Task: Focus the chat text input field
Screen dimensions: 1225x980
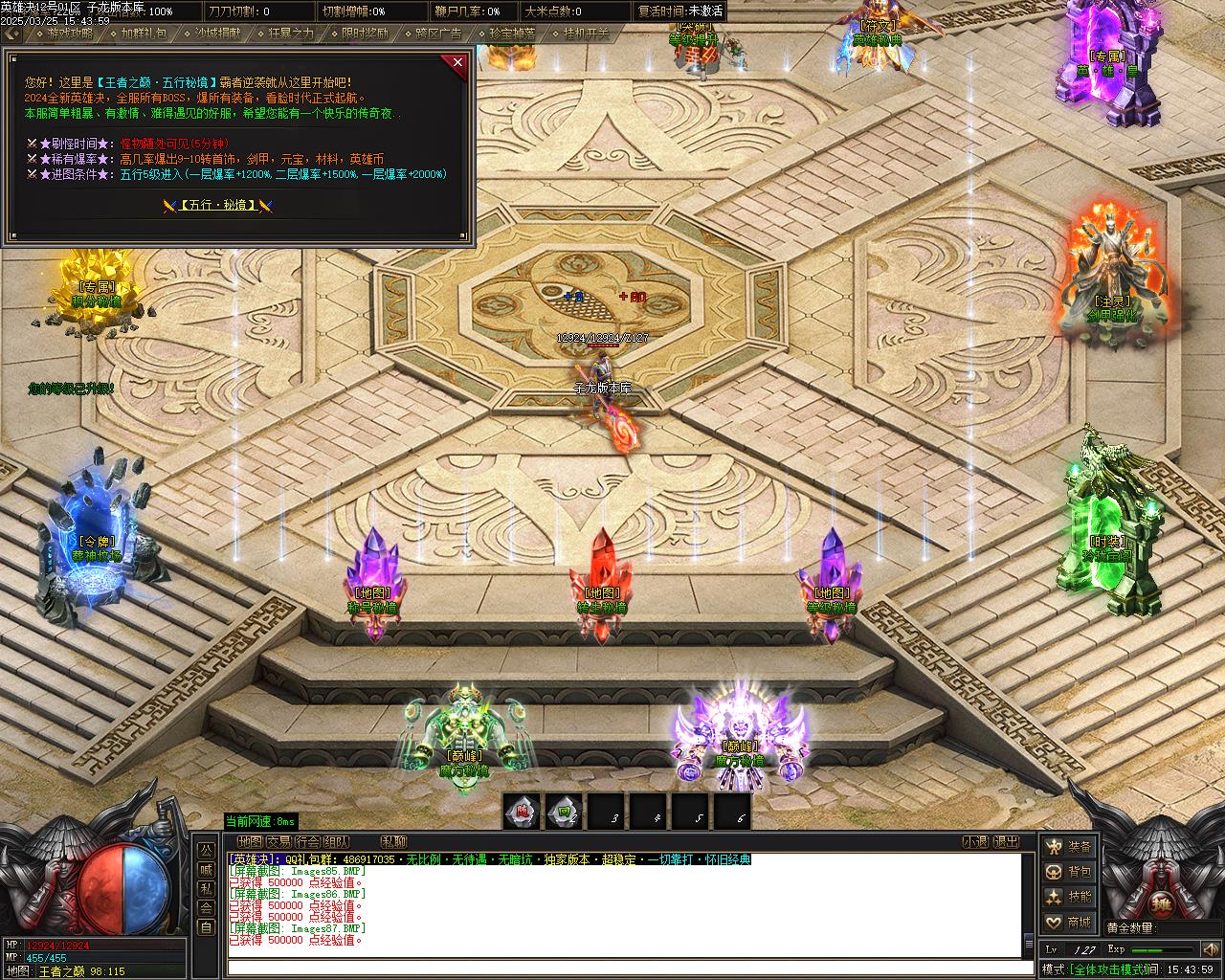Action: [x=622, y=968]
